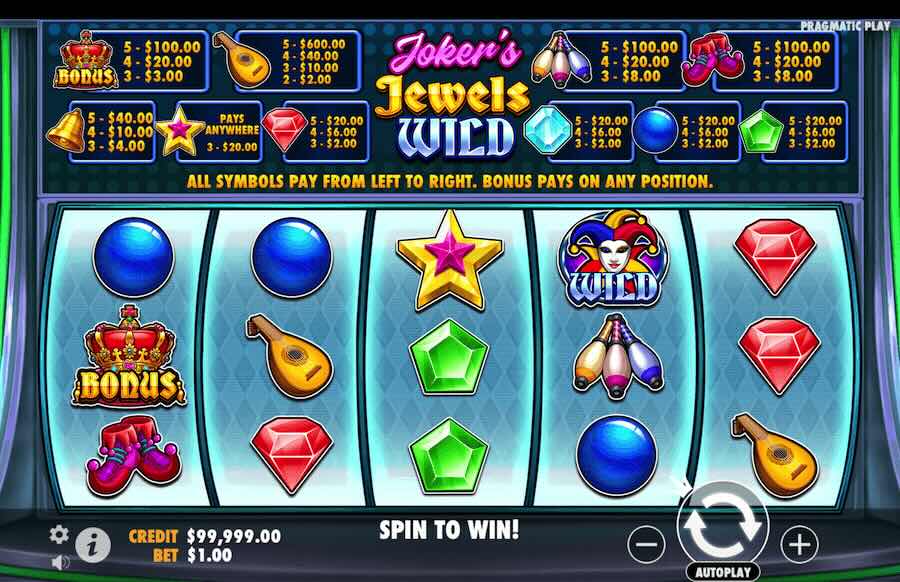Image resolution: width=900 pixels, height=582 pixels.
Task: Open the Autoplay options
Action: 722,572
